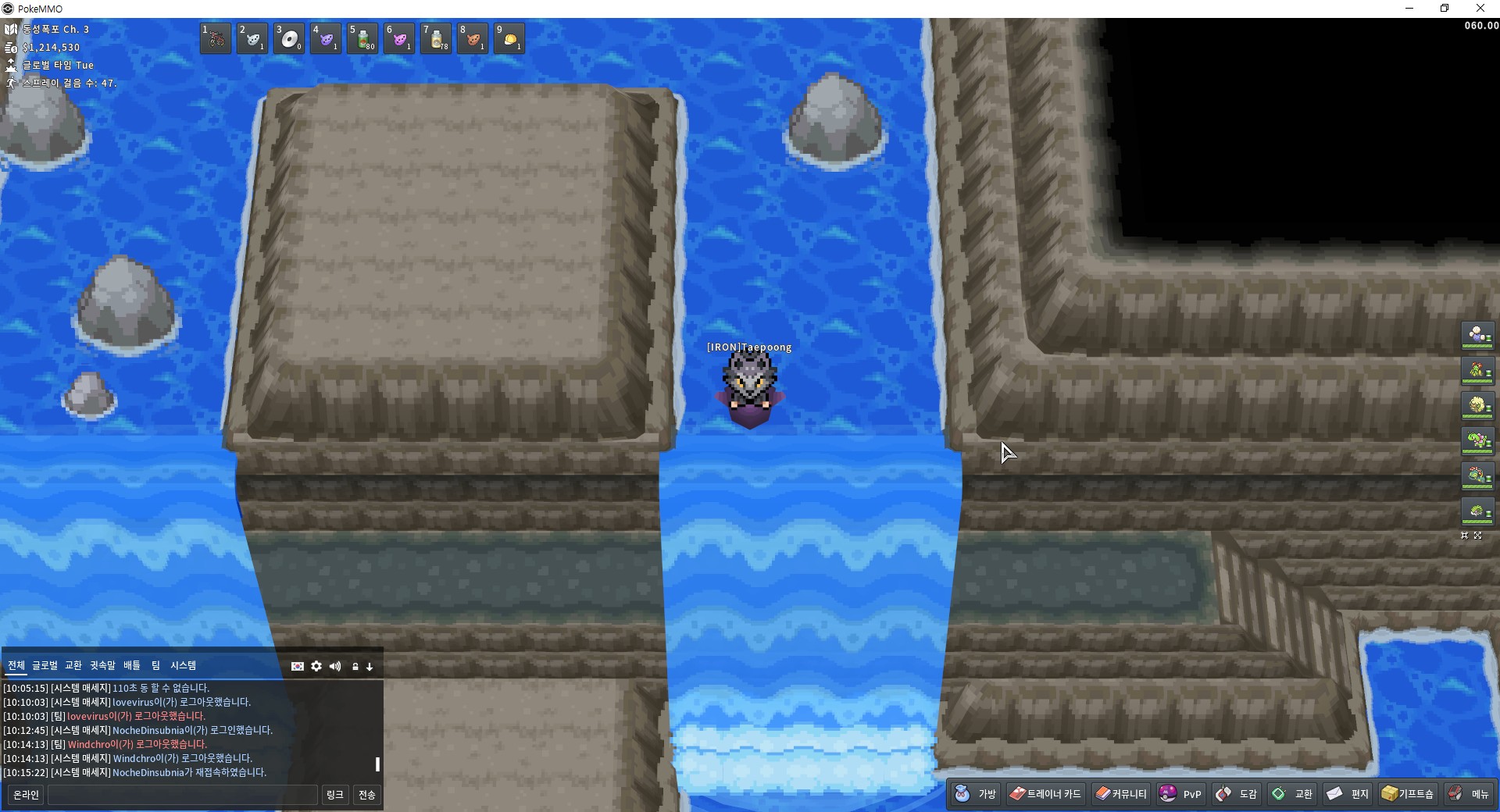Open the 트레이너 카드 trainer card
This screenshot has width=1500, height=812.
pos(1045,794)
